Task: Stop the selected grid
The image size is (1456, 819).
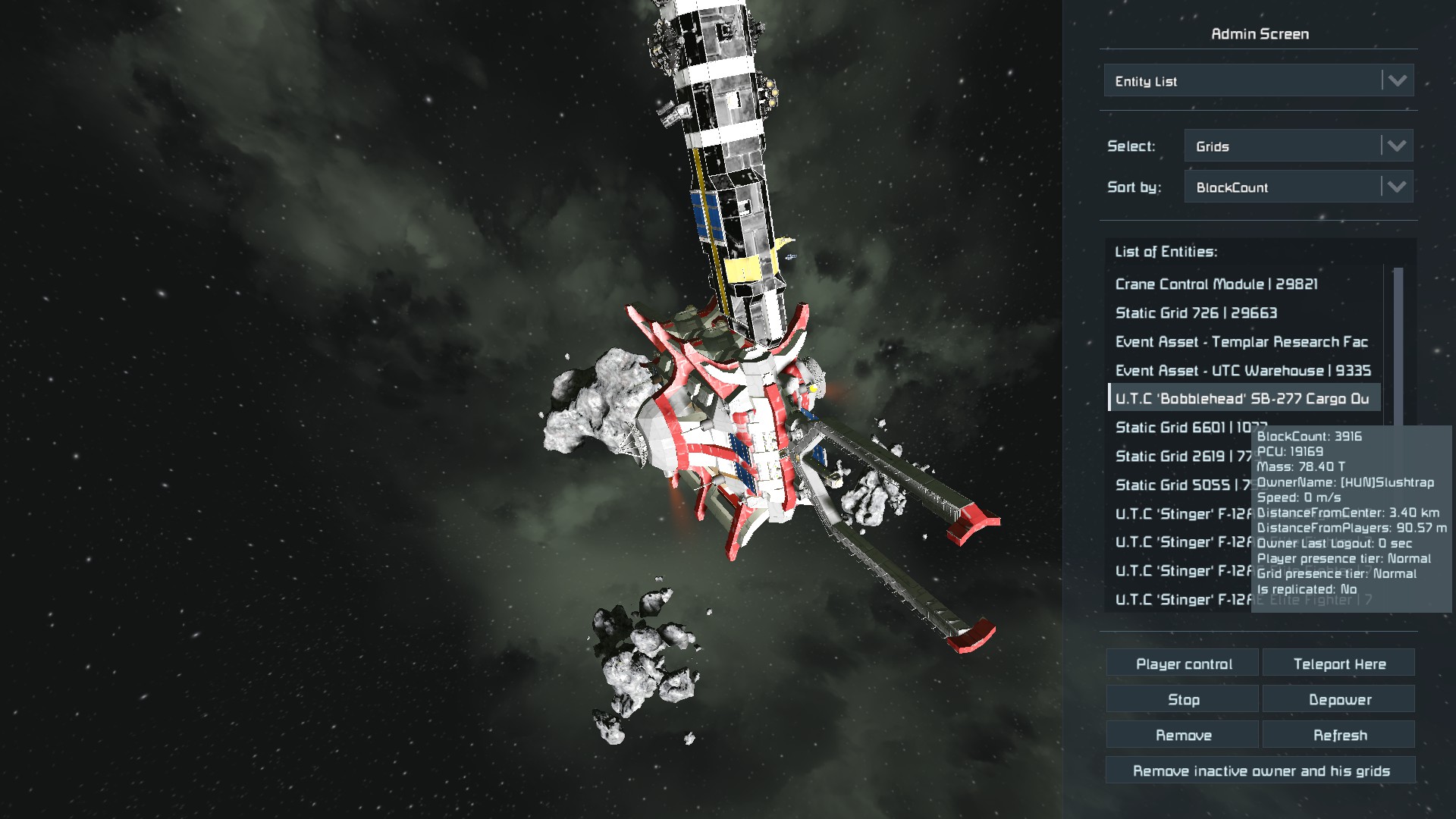Action: [x=1183, y=700]
